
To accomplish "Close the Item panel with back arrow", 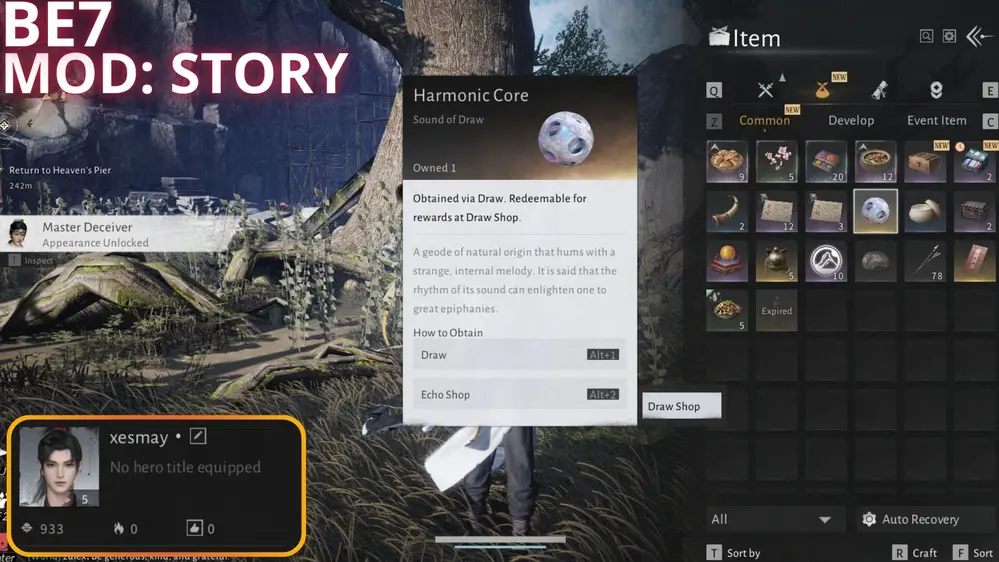I will click(979, 37).
